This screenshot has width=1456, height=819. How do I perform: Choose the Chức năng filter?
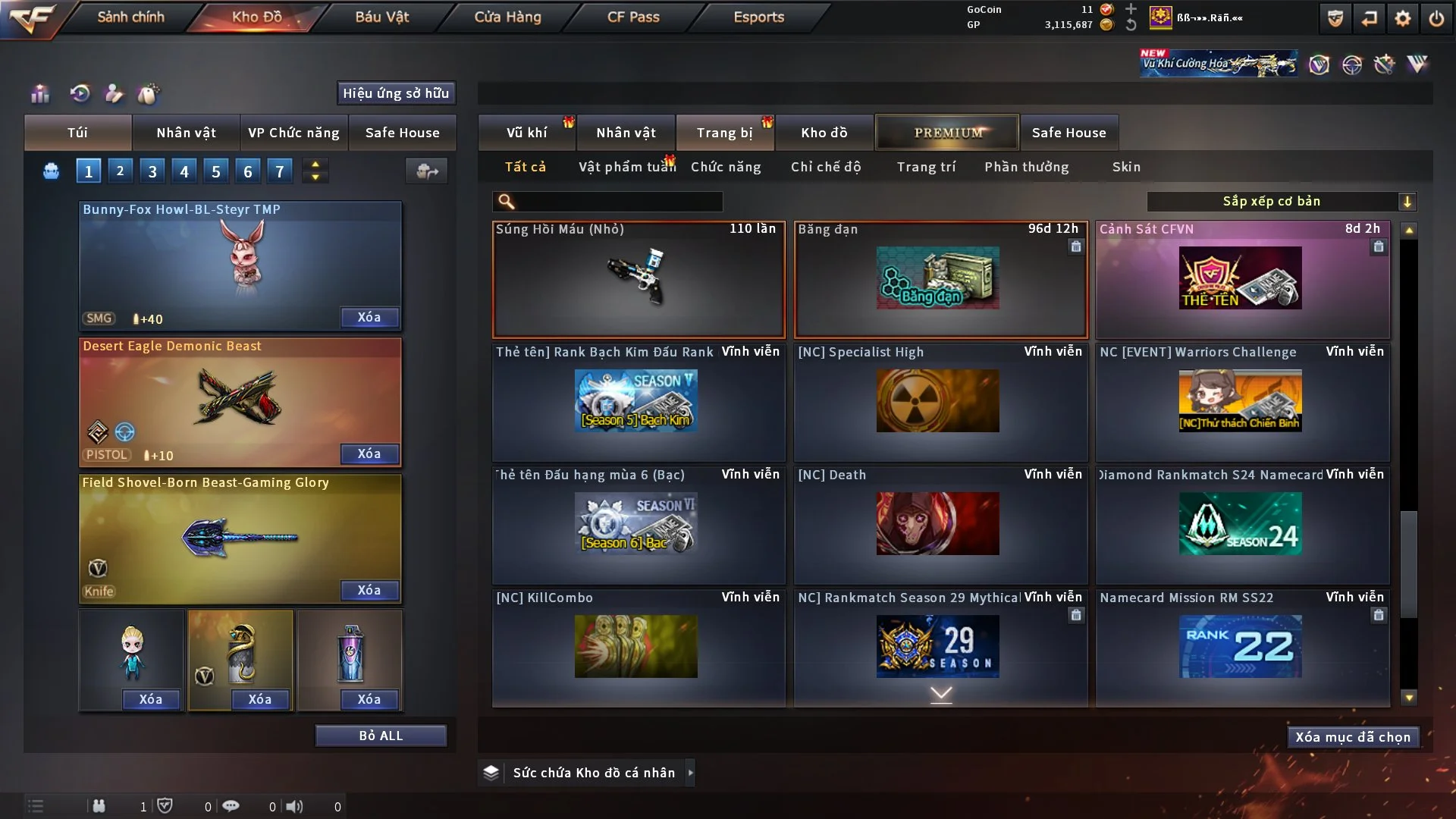click(726, 167)
